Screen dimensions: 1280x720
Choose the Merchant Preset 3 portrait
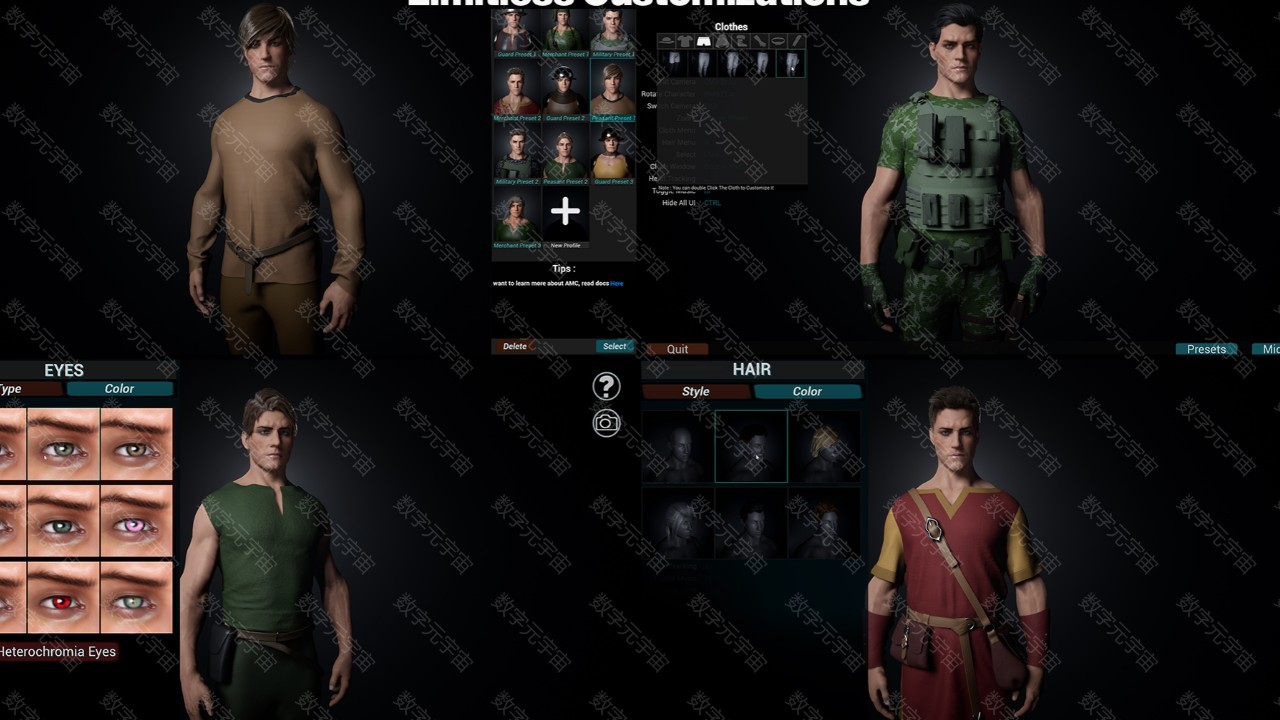516,218
